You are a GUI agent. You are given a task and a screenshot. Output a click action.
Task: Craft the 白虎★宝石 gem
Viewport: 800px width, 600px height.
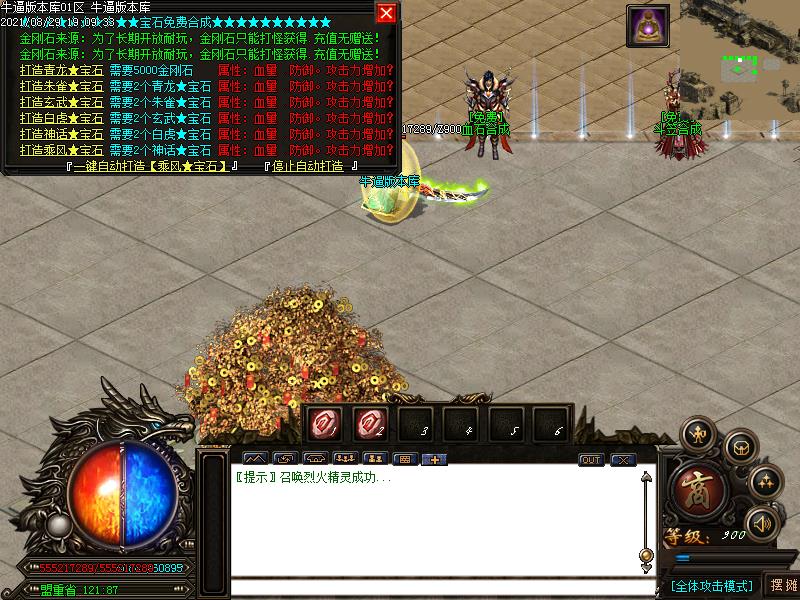click(61, 118)
